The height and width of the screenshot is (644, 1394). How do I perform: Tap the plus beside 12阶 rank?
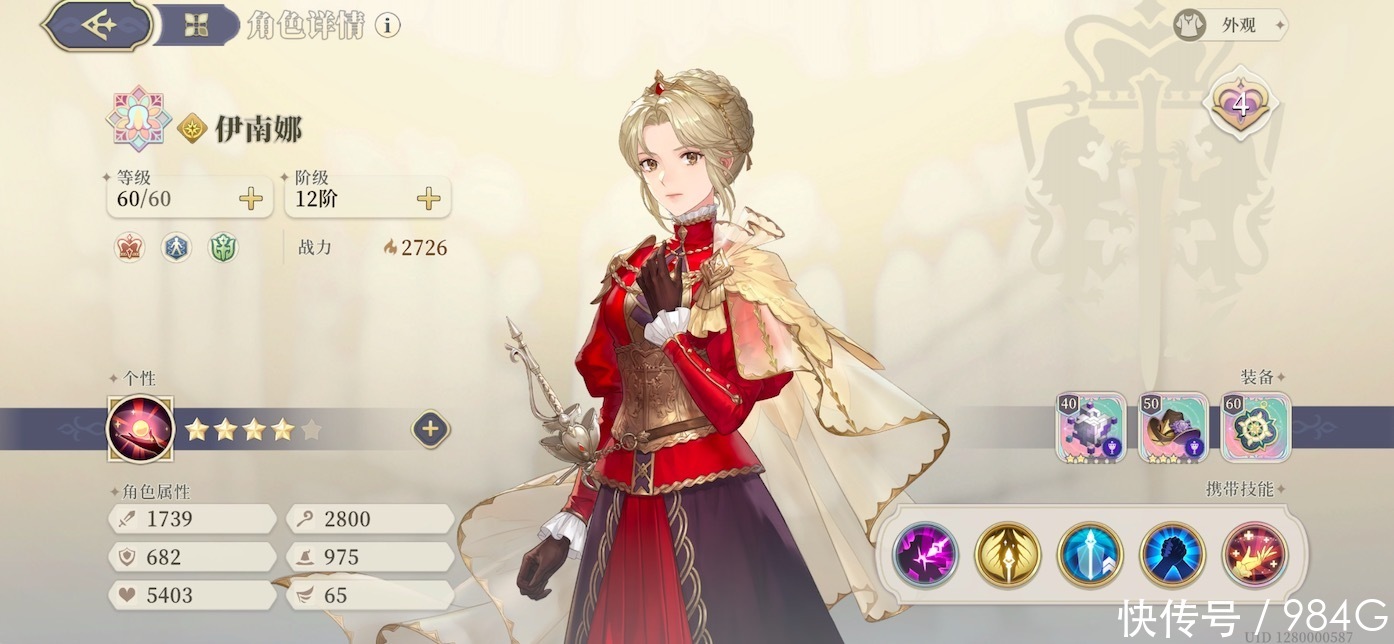pyautogui.click(x=429, y=198)
